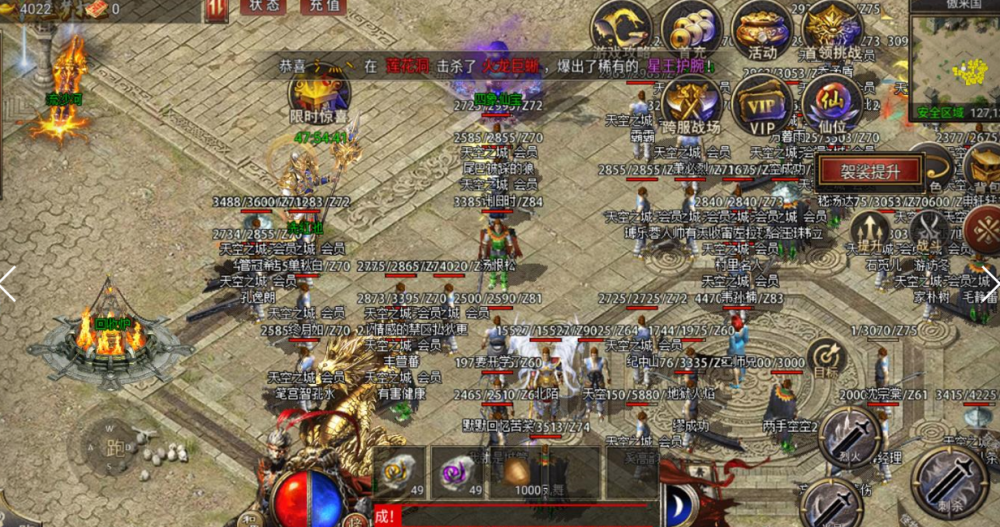Open the 活动 events treasure pot
Image resolution: width=1000 pixels, height=527 pixels.
tap(762, 30)
